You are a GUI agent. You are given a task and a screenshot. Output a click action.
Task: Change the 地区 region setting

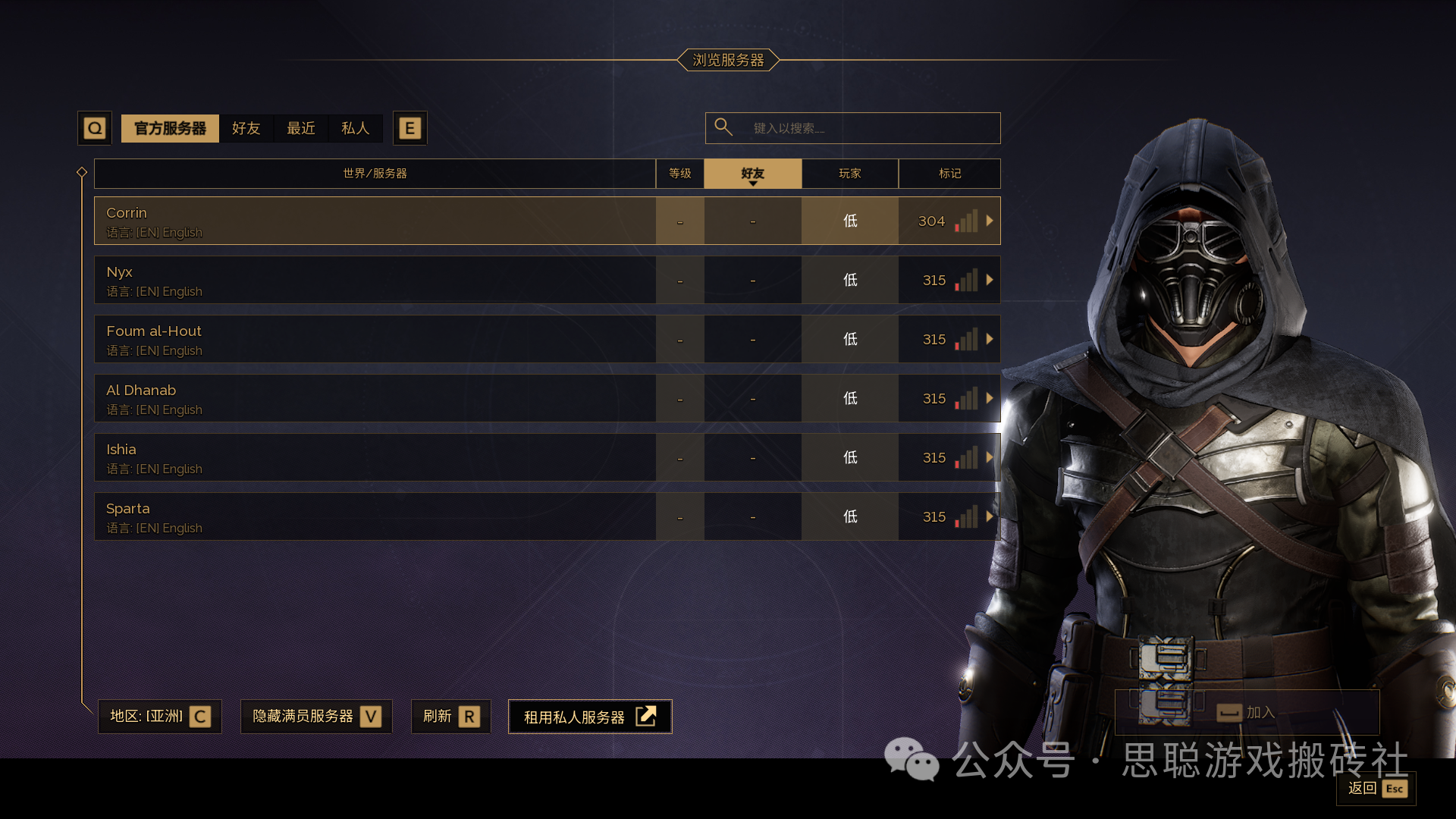(x=160, y=717)
